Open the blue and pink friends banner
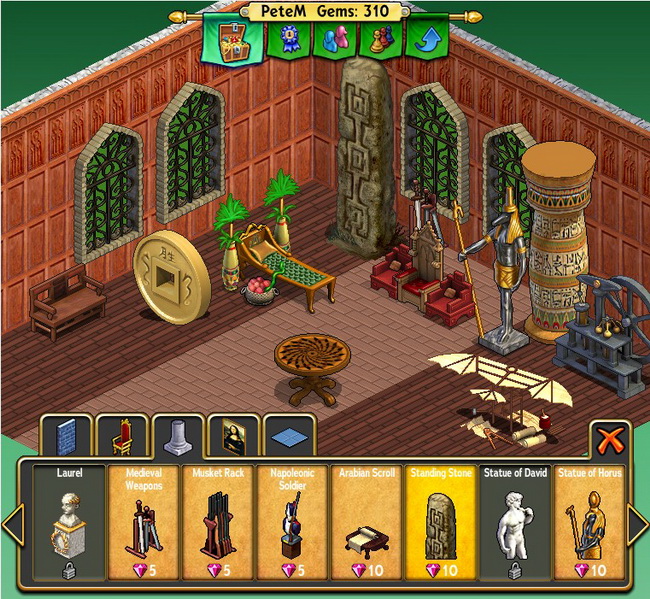Viewport: 650px width, 599px height. pos(334,39)
